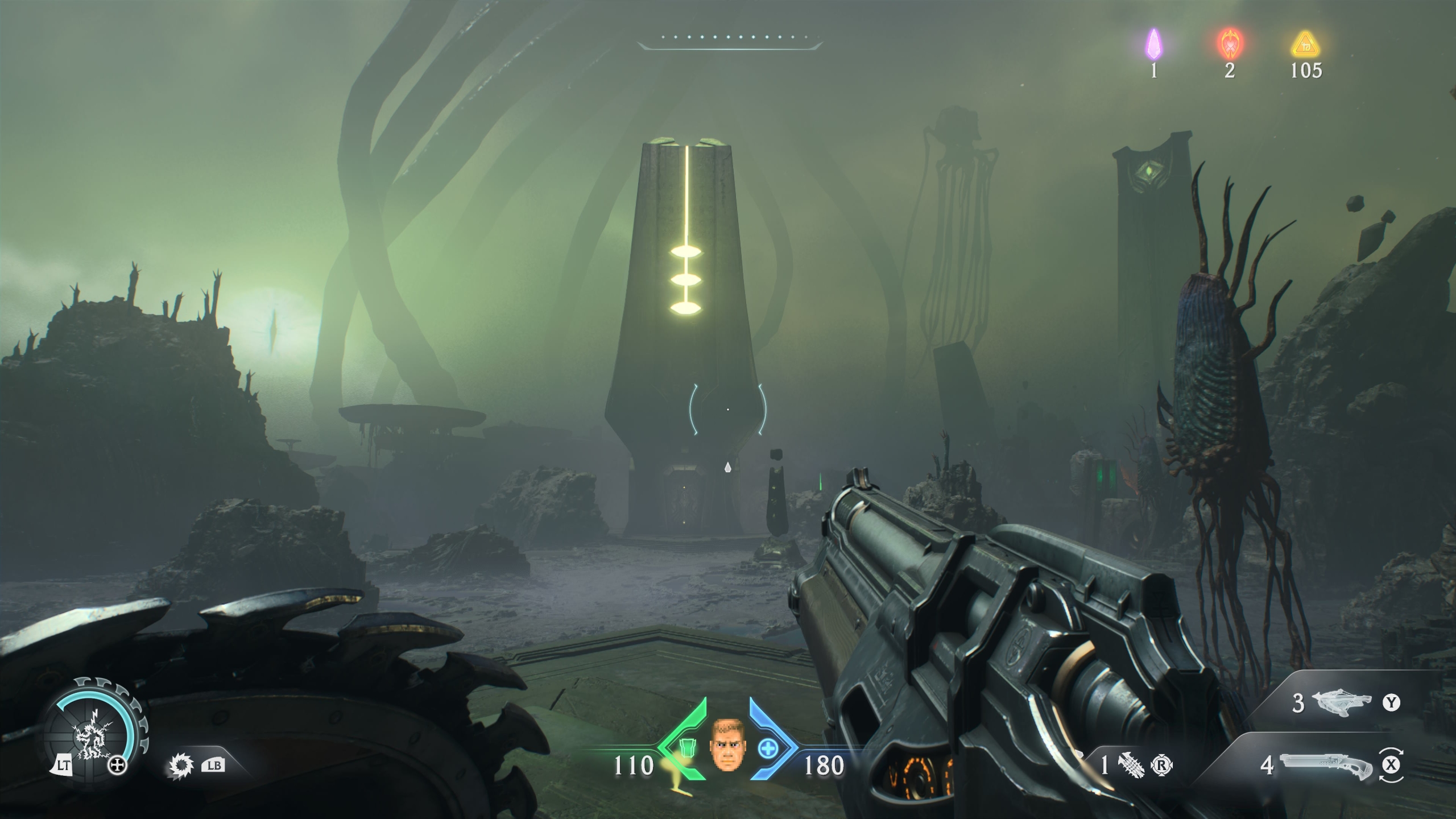Click the compass bar at top
This screenshot has height=819, width=1456.
click(730, 40)
